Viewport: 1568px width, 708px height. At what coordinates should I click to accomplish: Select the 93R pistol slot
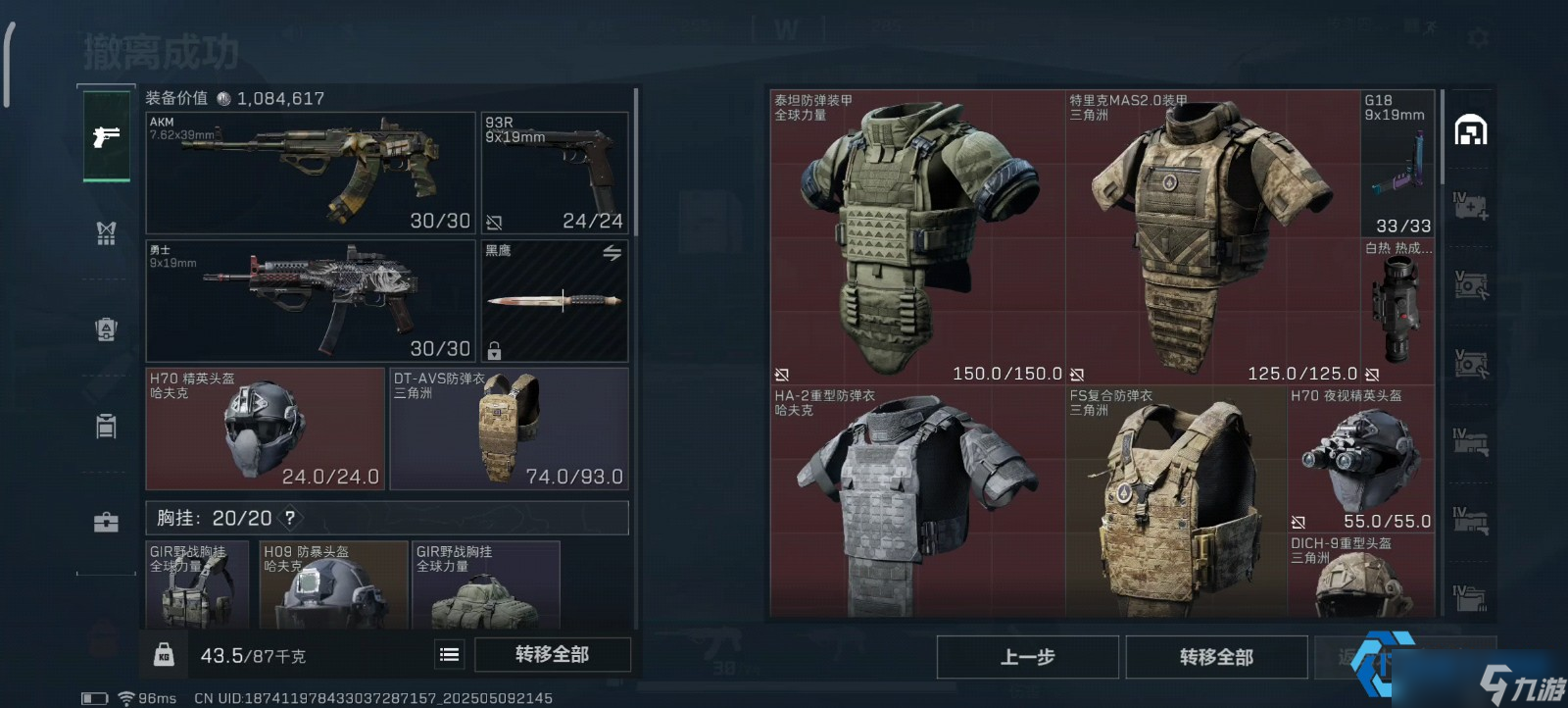click(x=554, y=173)
